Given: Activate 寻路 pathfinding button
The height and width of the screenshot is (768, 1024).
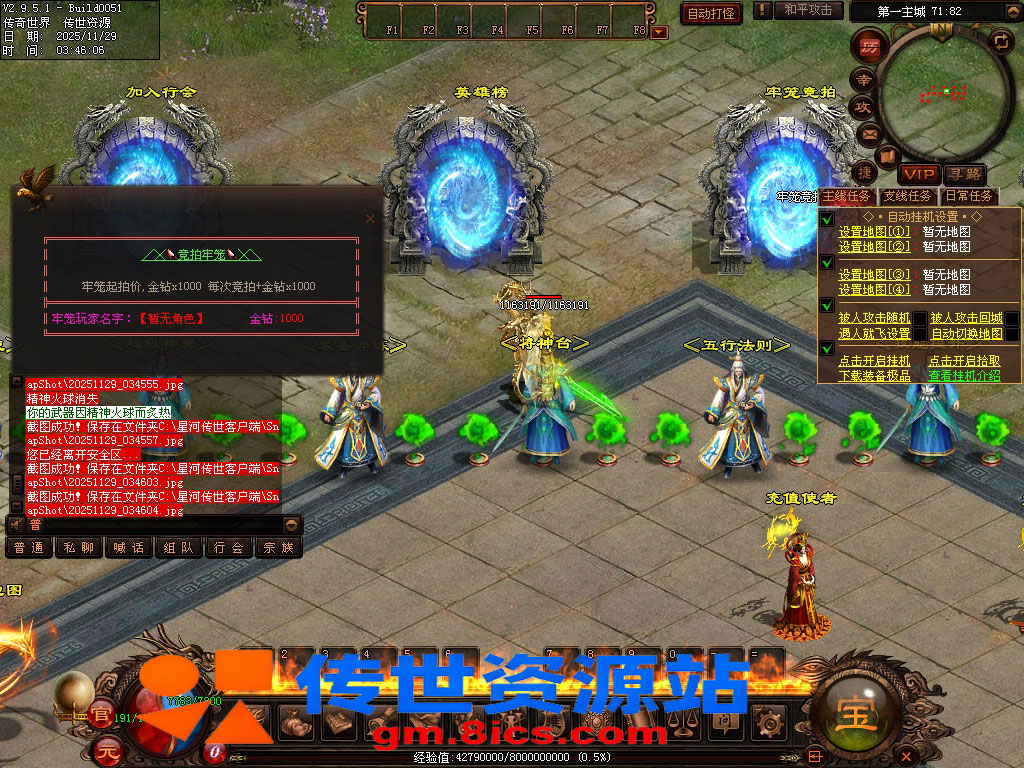Looking at the screenshot, I should click(963, 174).
